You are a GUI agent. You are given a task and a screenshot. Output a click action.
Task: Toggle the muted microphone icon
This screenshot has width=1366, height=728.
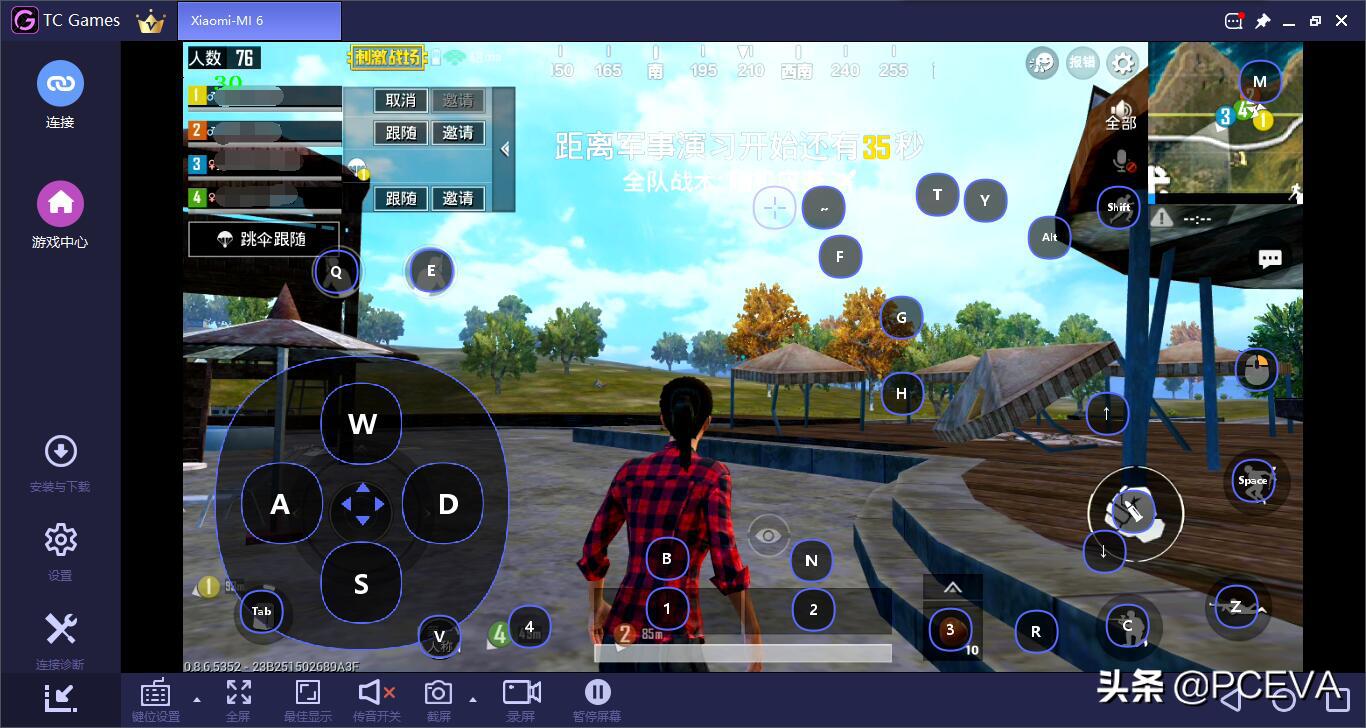1122,162
